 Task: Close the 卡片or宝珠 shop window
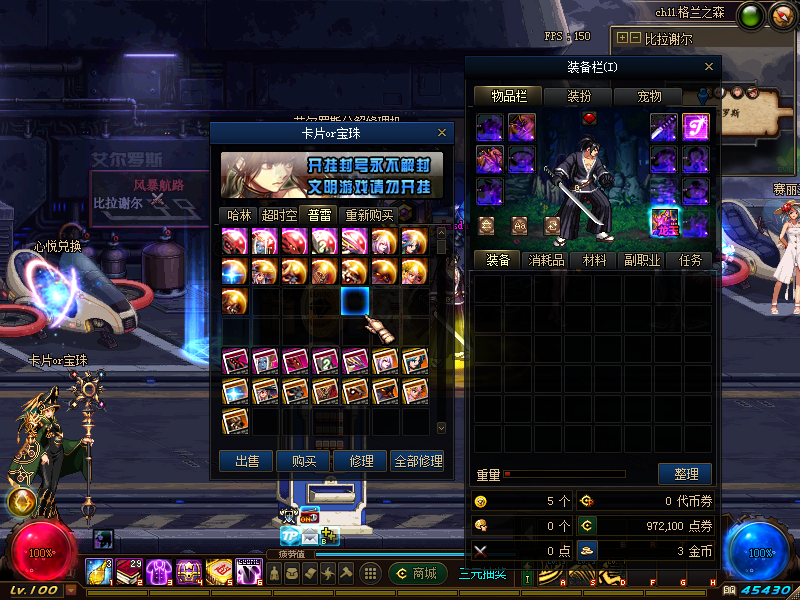442,132
